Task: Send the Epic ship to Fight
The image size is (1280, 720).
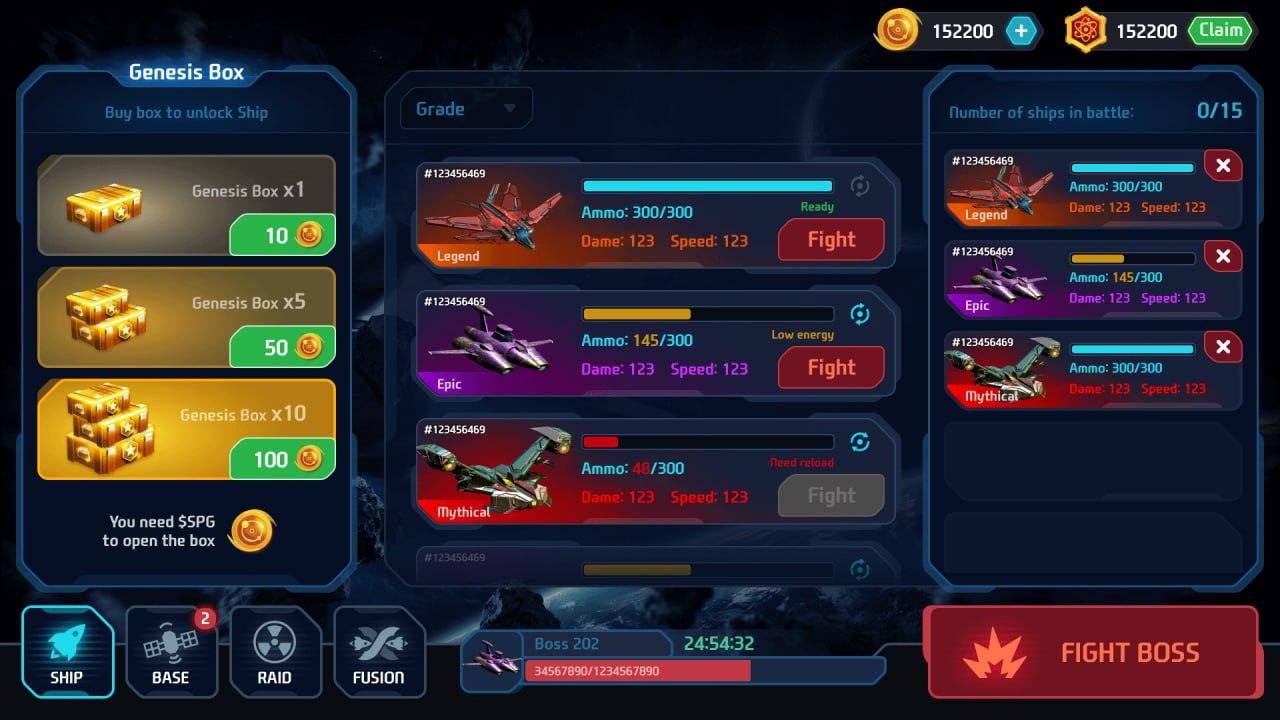Action: 831,368
